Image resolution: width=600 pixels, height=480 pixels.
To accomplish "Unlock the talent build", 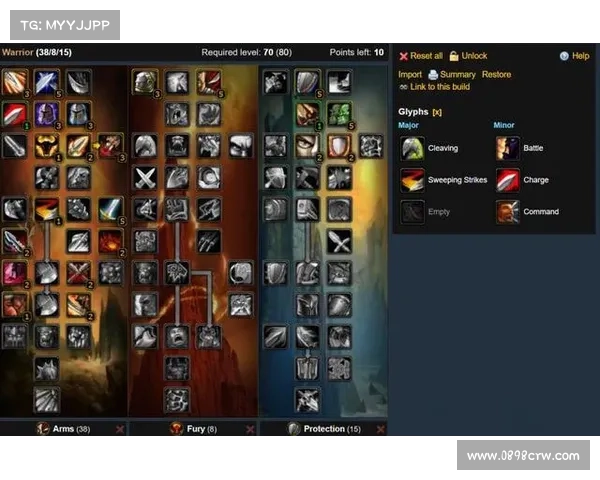I will coord(474,56).
